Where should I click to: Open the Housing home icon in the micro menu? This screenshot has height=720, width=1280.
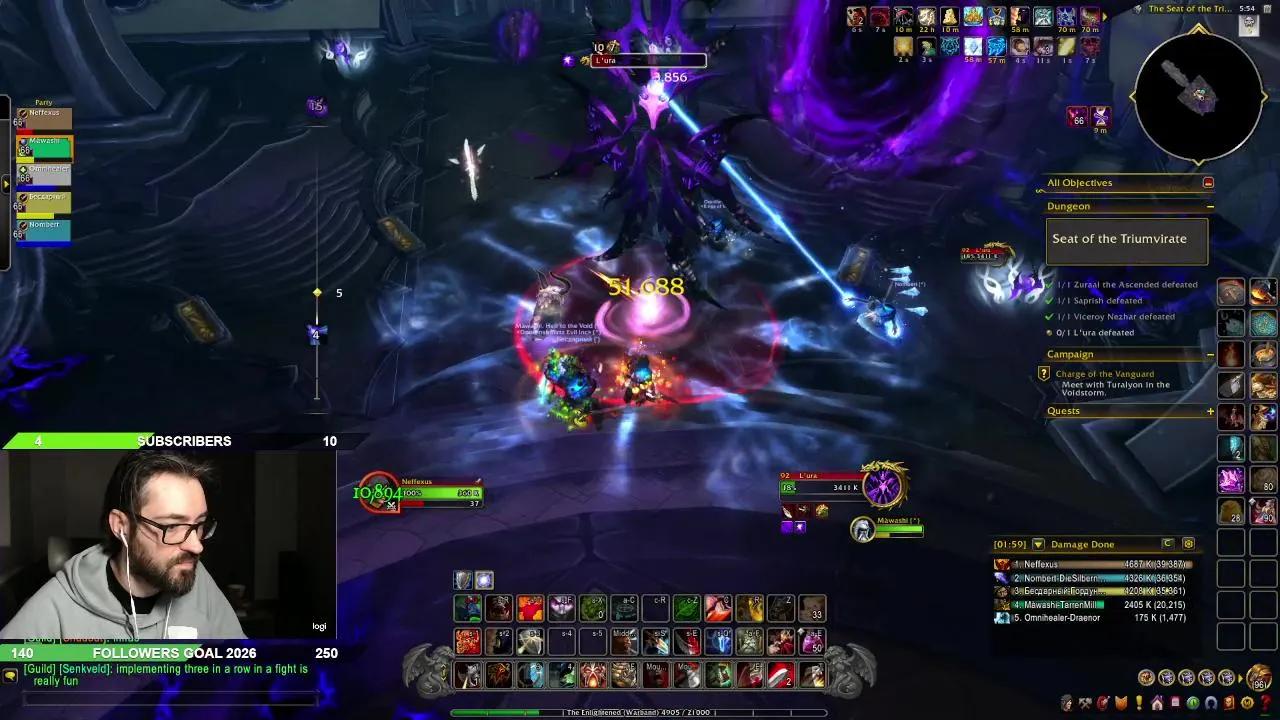click(1156, 703)
